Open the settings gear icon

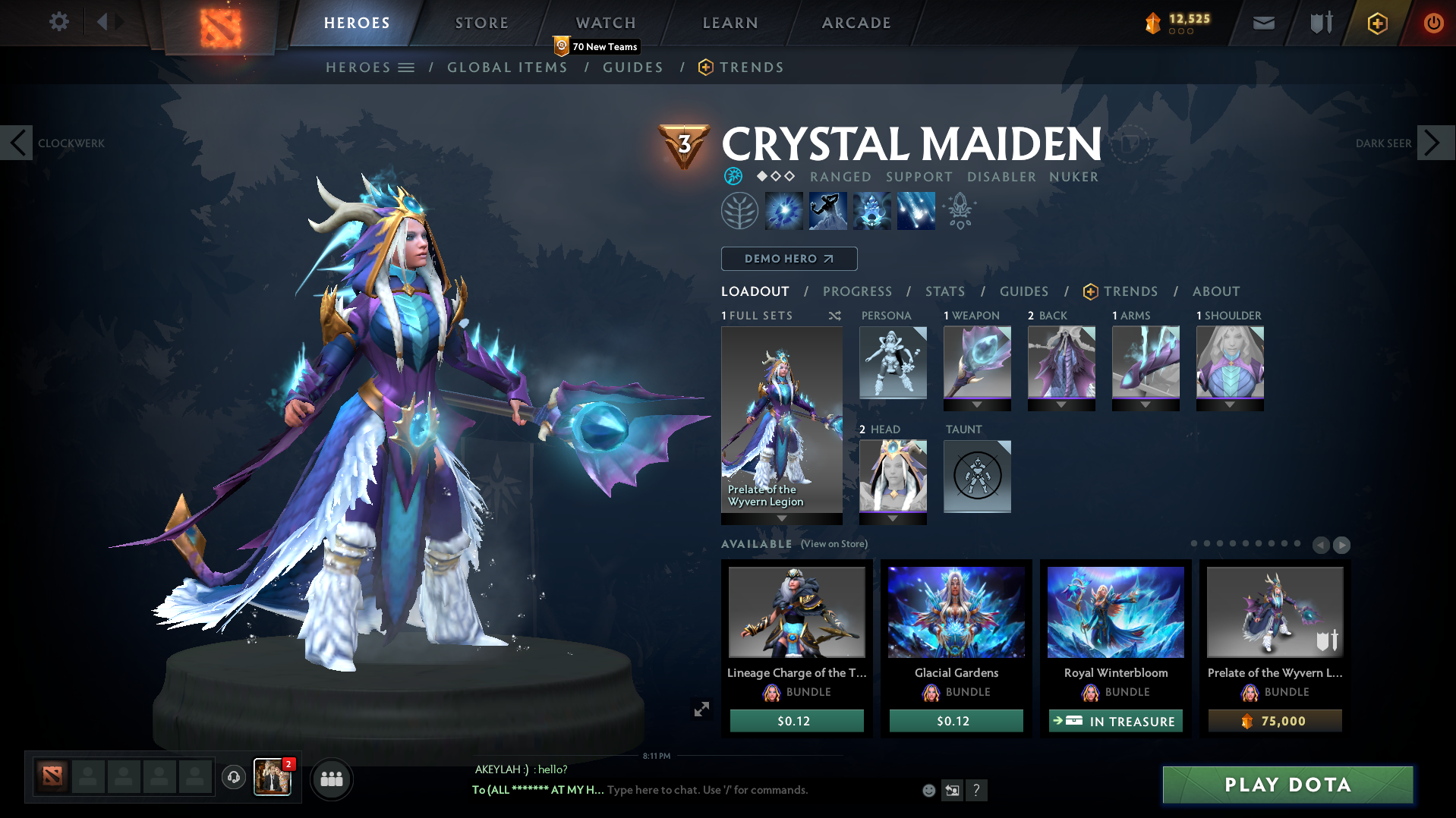[58, 22]
